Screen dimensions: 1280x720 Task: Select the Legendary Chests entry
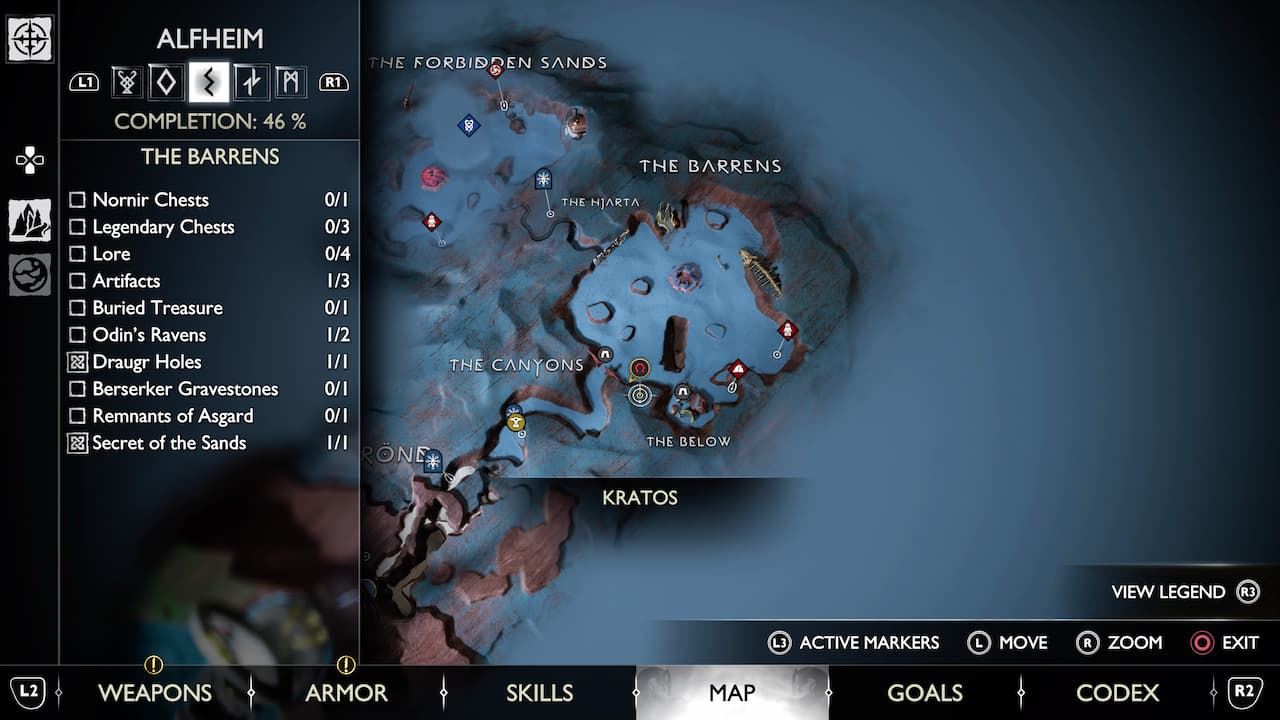click(163, 227)
